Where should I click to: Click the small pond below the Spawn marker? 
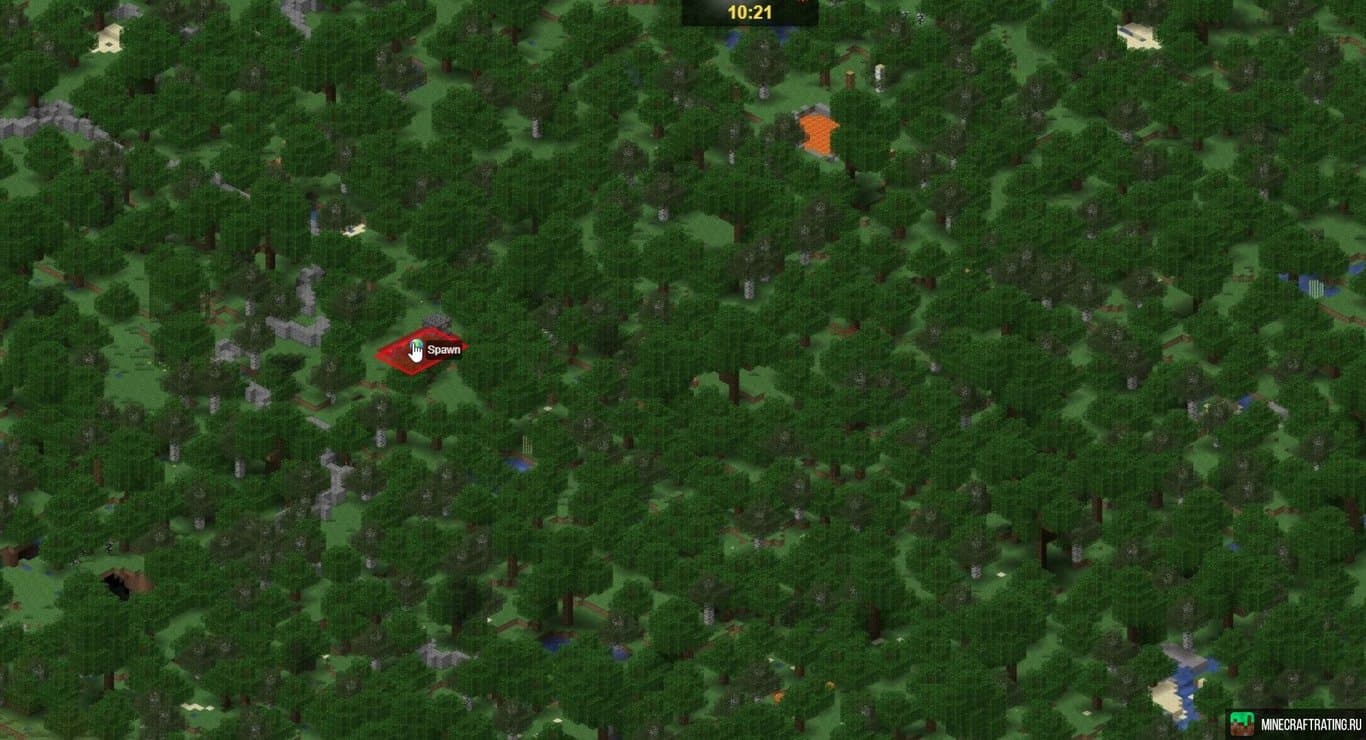coord(519,464)
